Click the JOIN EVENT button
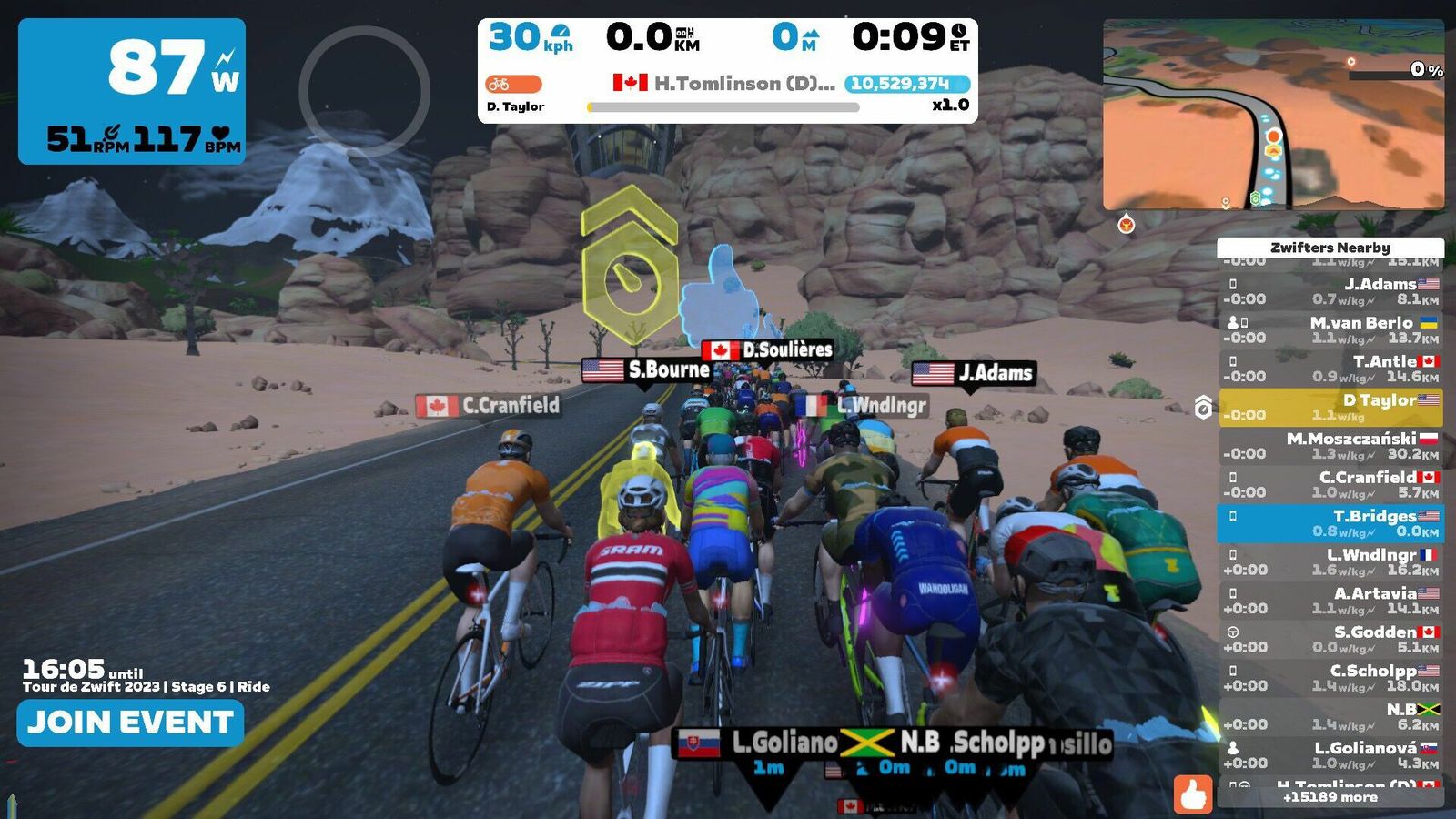This screenshot has width=1456, height=819. coord(130,723)
